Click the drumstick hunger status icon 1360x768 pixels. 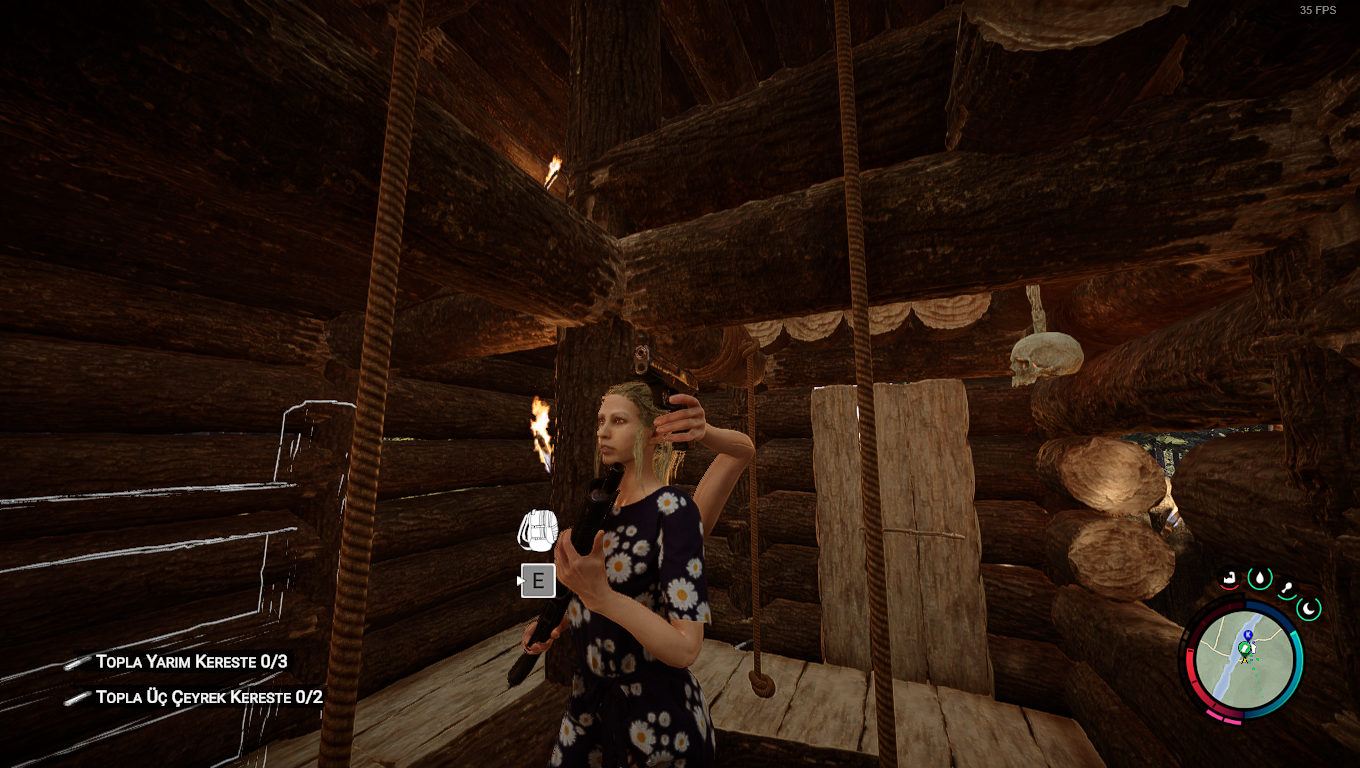[1287, 589]
